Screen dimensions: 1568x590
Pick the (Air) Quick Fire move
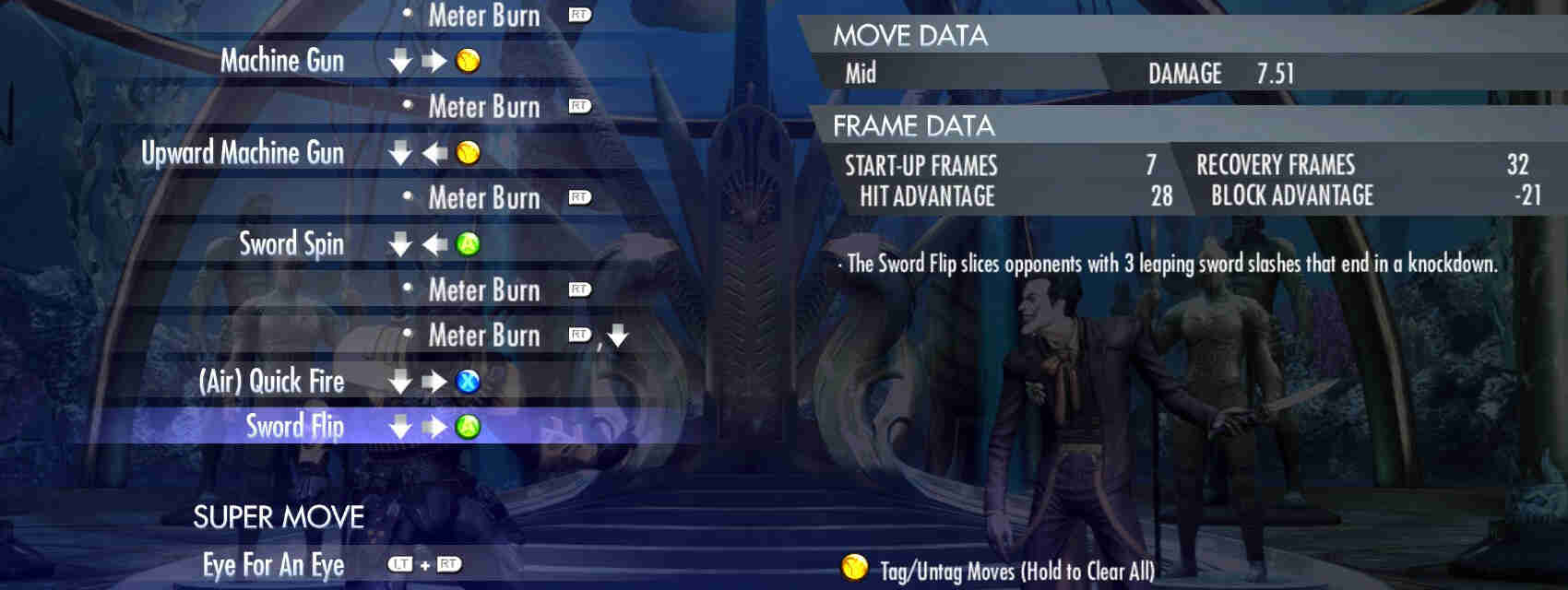point(272,382)
